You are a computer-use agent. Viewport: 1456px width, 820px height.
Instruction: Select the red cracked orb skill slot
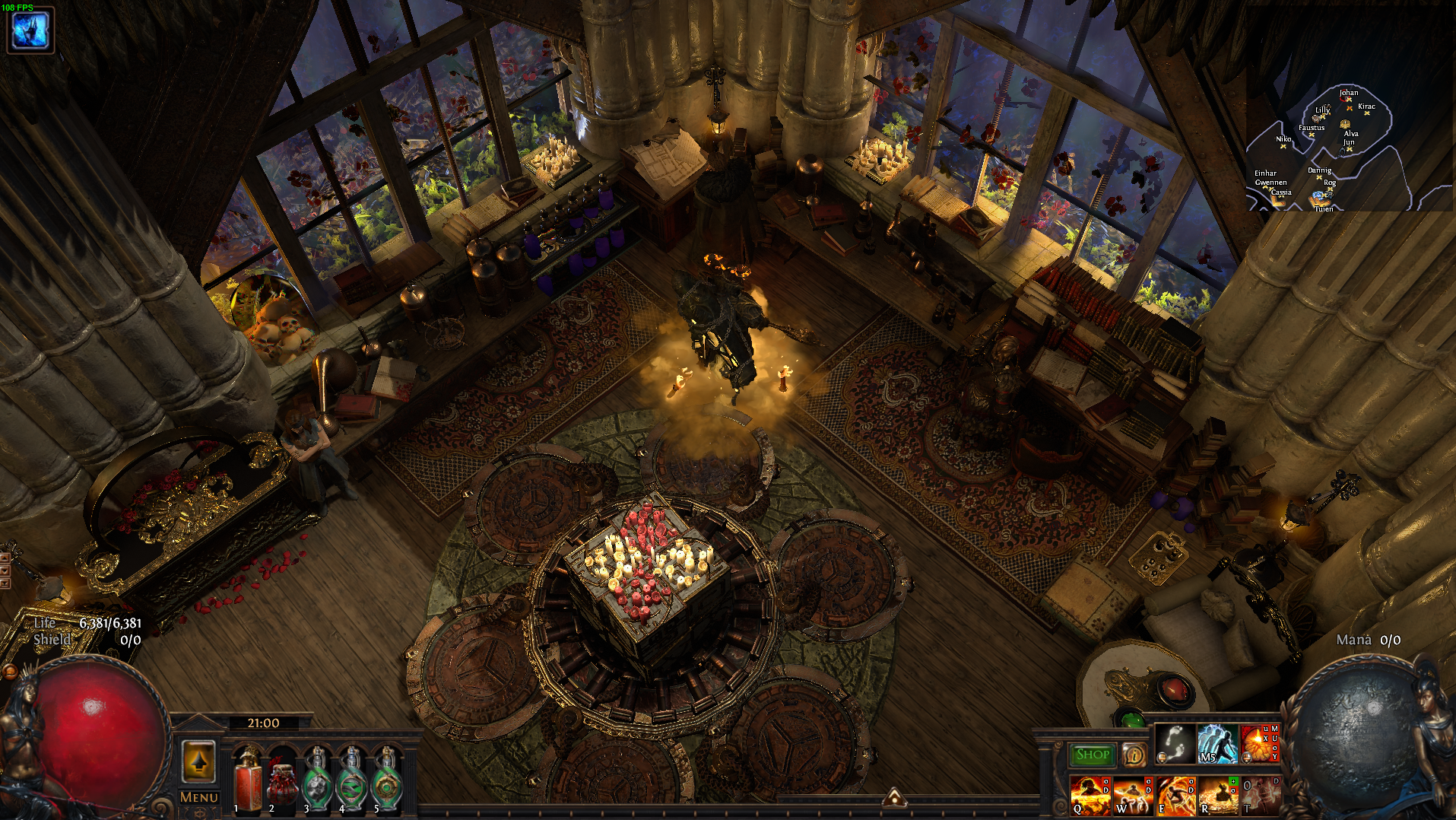[x=1259, y=743]
